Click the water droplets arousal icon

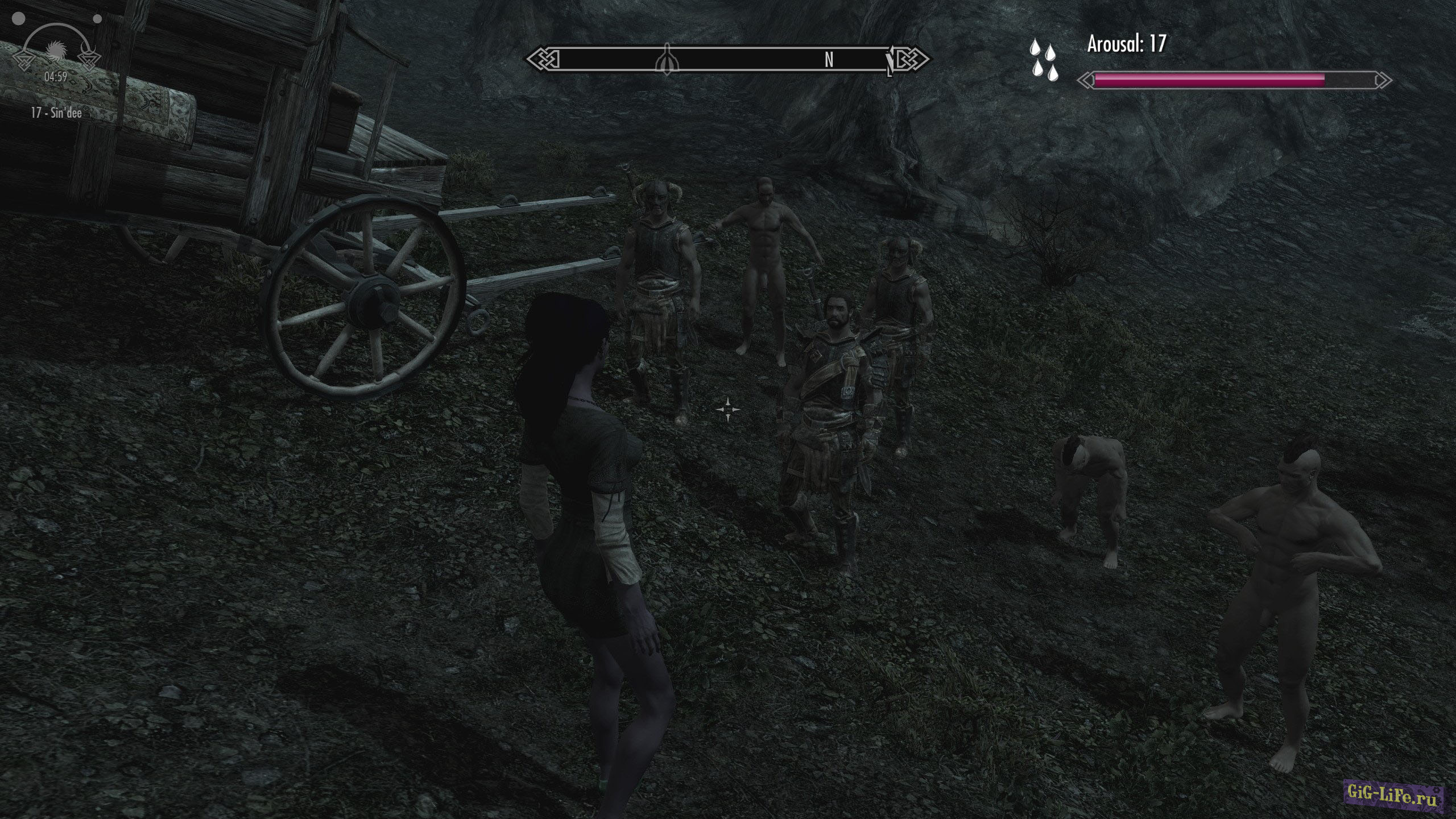(1043, 59)
